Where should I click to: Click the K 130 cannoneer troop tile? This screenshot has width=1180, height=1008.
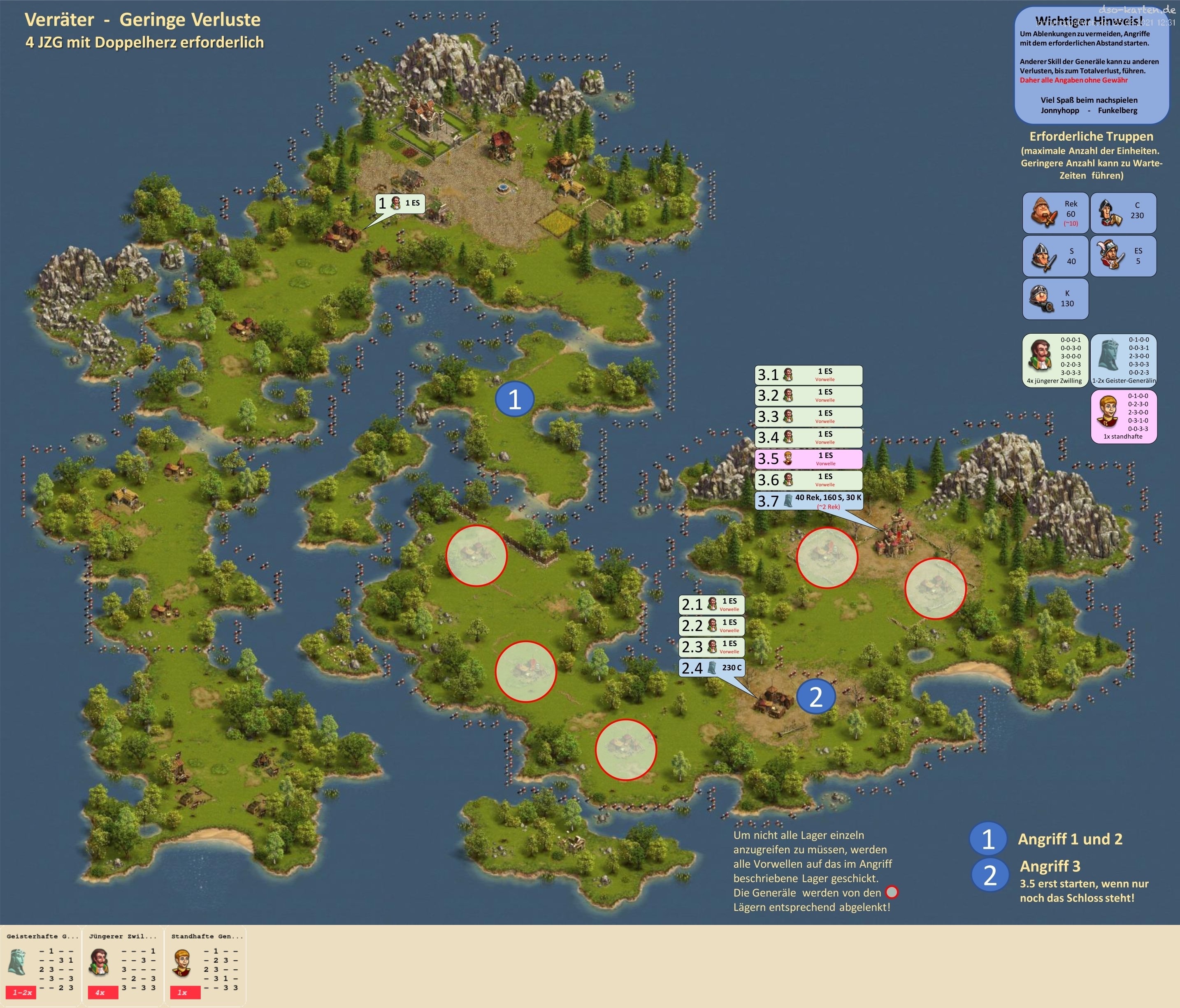(x=1055, y=299)
